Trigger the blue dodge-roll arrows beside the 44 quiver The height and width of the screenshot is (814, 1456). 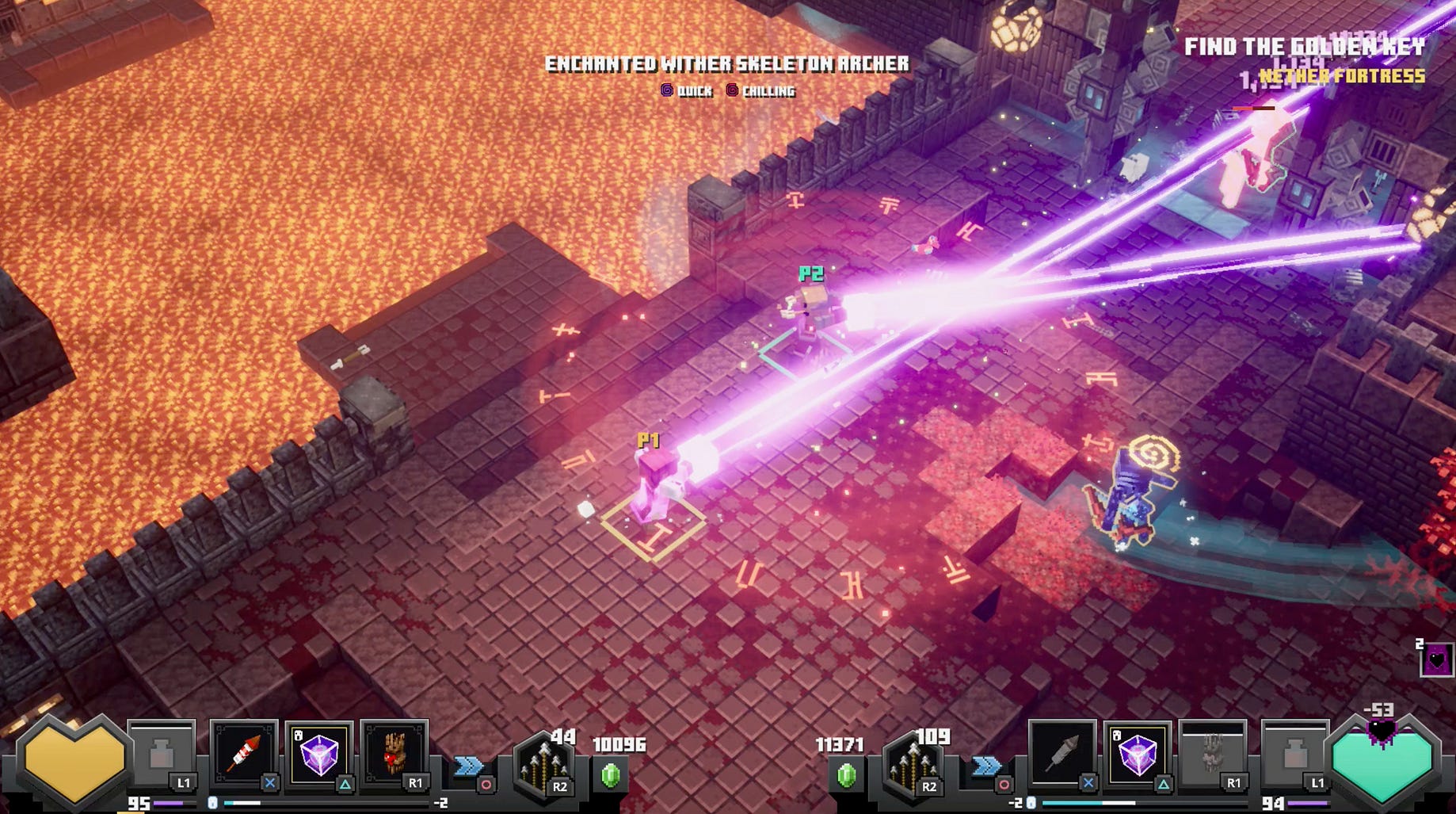(468, 766)
